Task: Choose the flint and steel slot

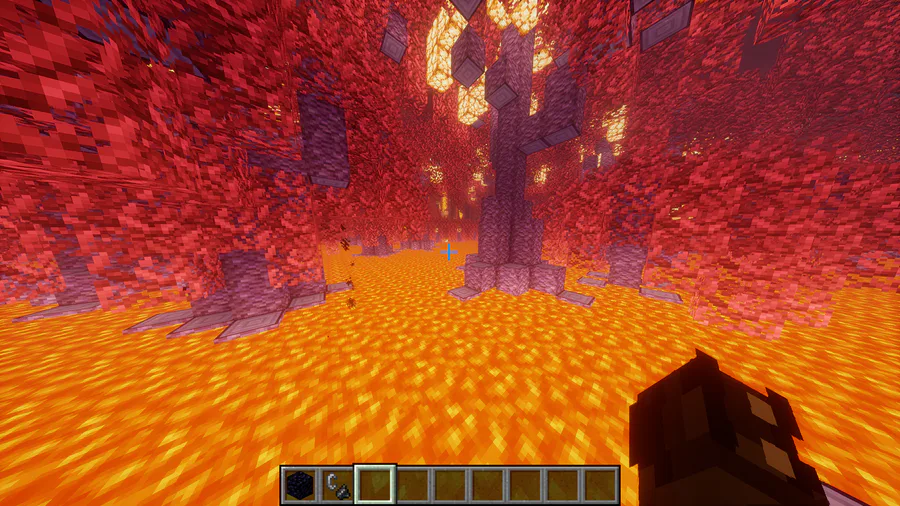Action: pos(336,485)
